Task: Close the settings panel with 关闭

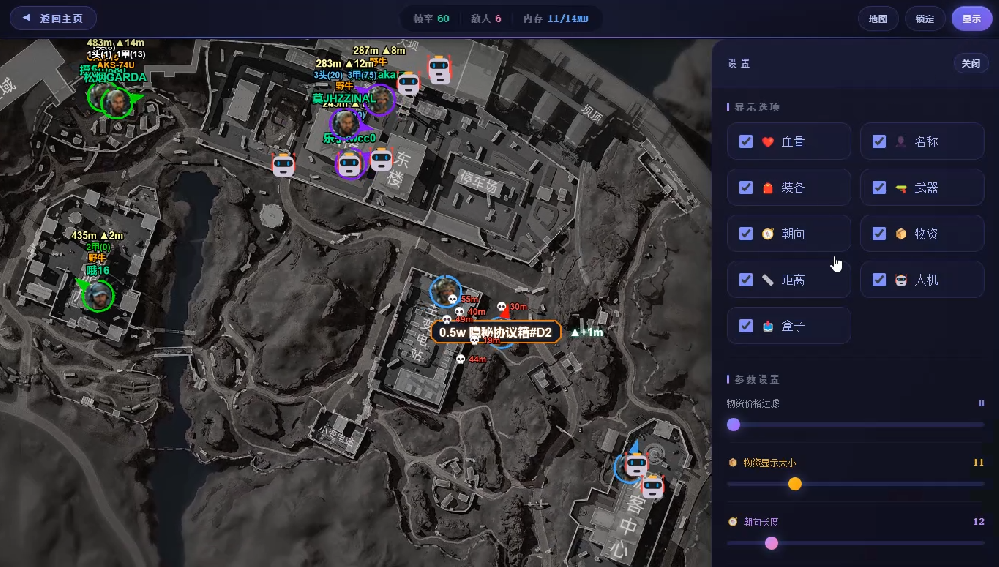Action: (x=970, y=63)
